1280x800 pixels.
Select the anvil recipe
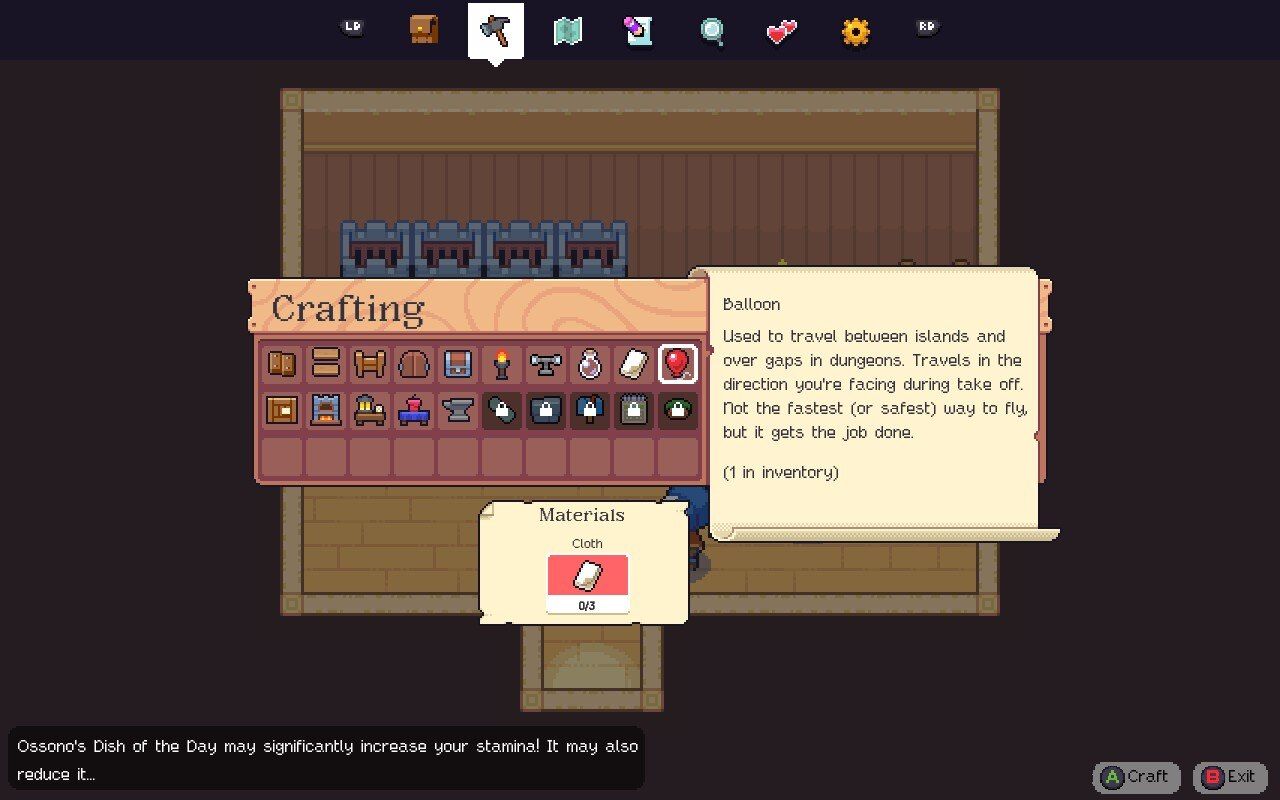(458, 409)
